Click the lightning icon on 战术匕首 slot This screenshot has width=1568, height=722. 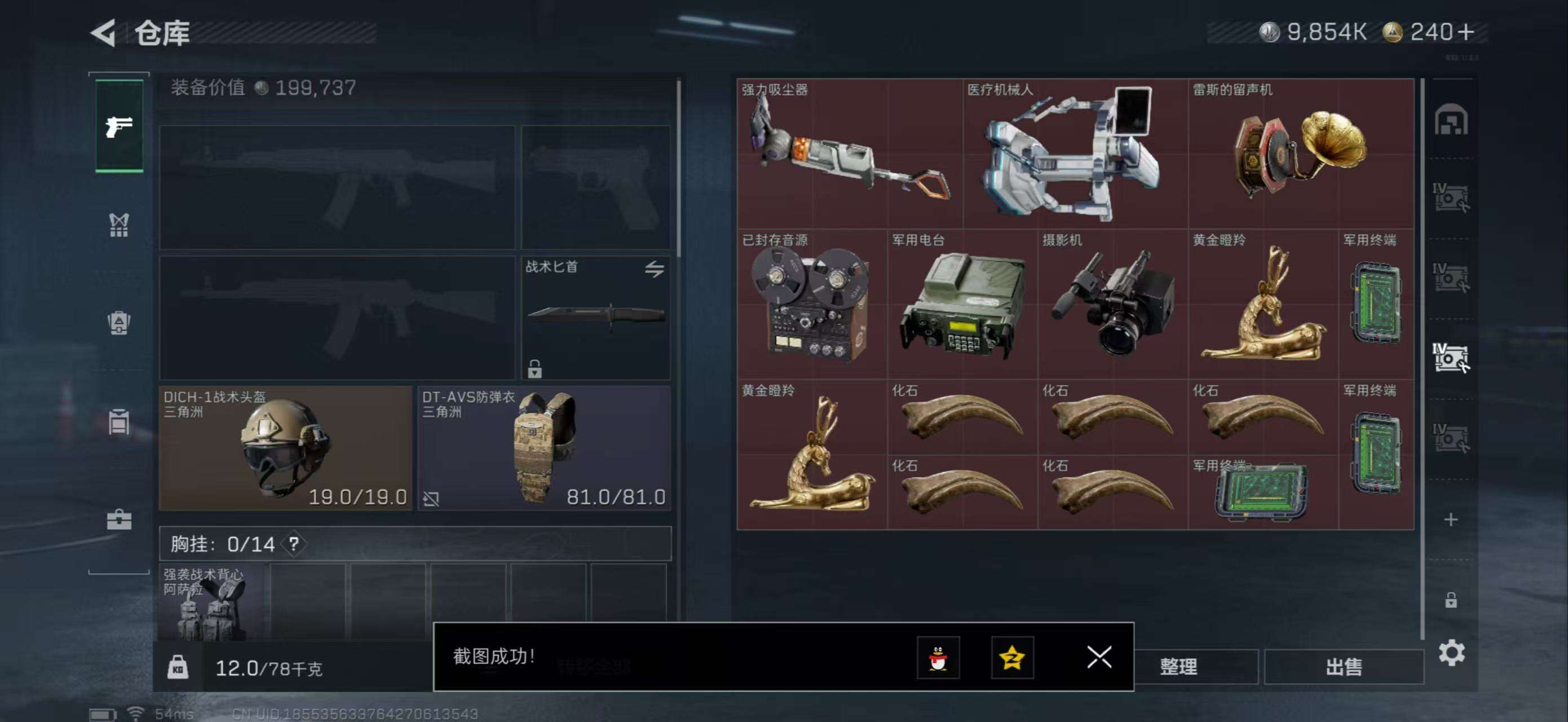(657, 268)
